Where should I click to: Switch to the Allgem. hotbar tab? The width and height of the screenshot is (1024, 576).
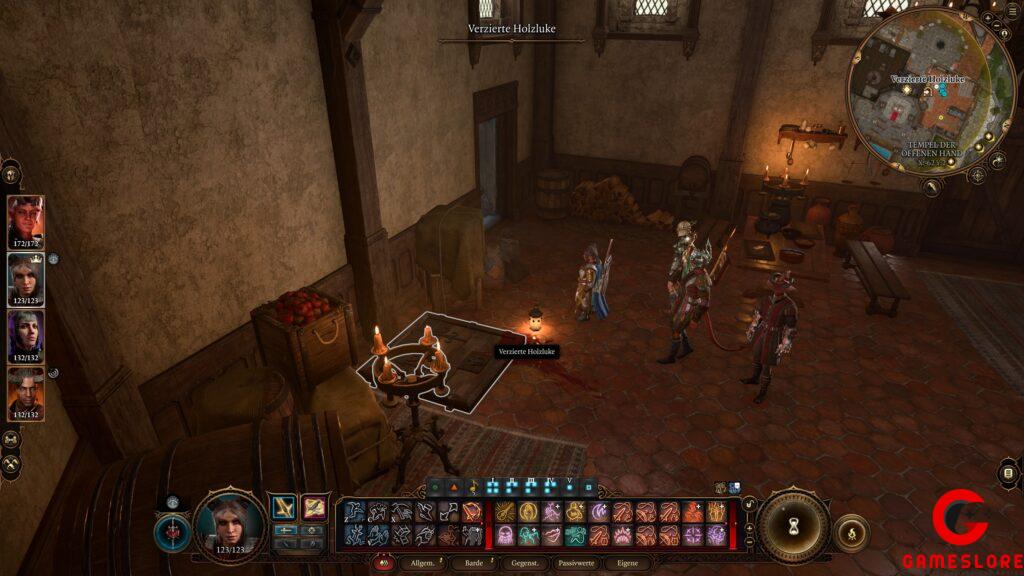coord(422,563)
